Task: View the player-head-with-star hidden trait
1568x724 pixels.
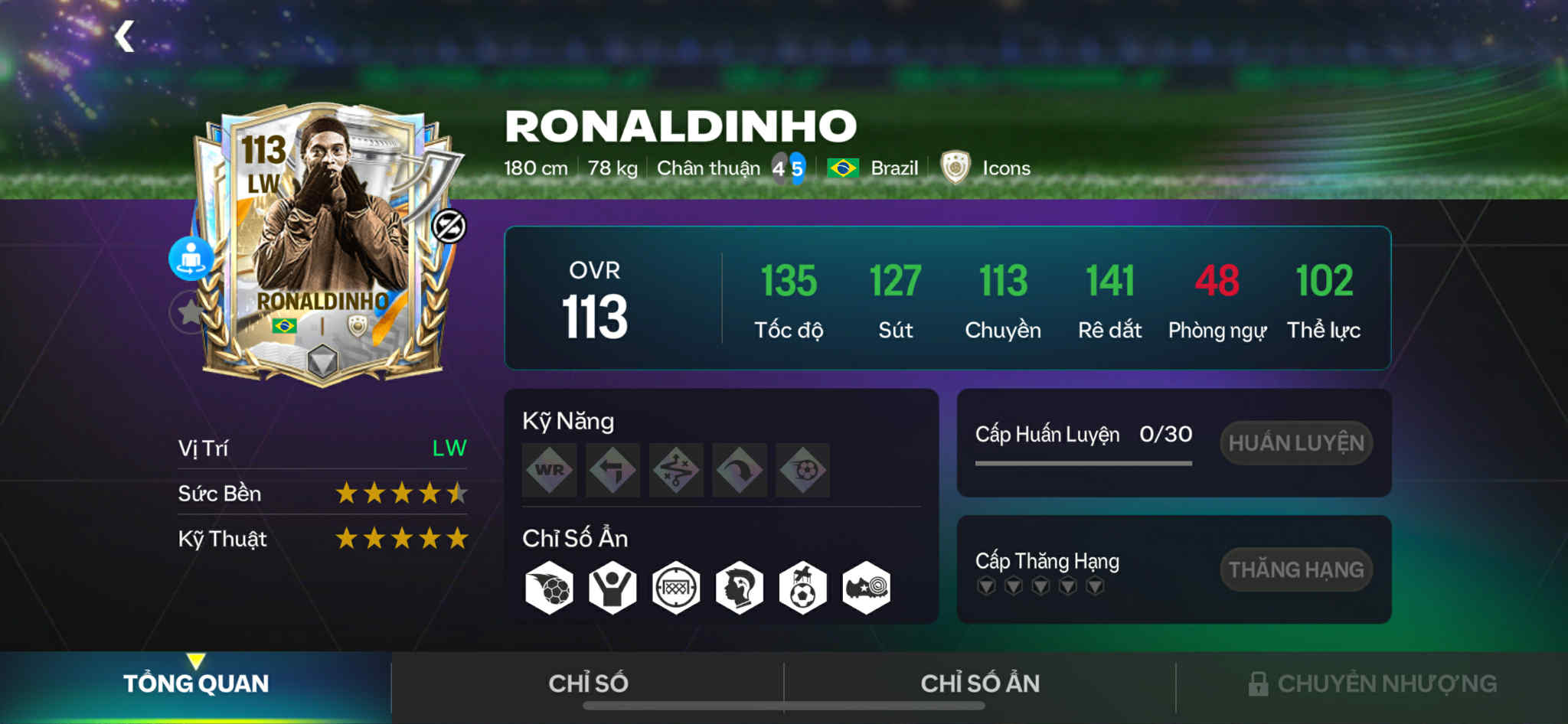Action: [x=740, y=589]
